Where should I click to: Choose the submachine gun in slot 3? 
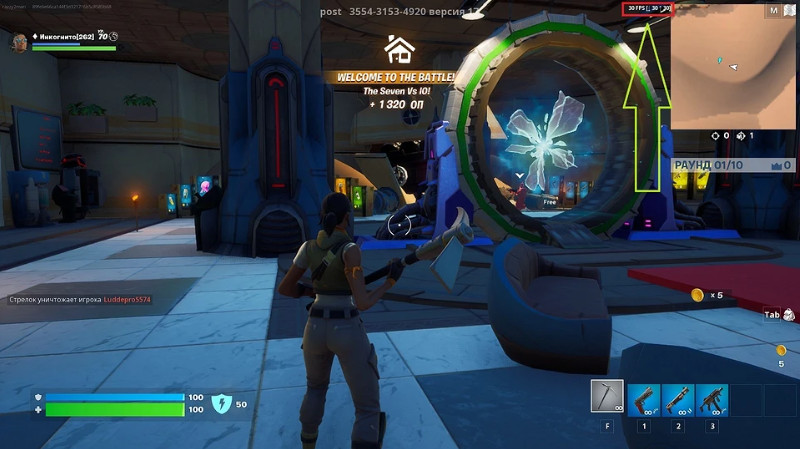tap(712, 400)
